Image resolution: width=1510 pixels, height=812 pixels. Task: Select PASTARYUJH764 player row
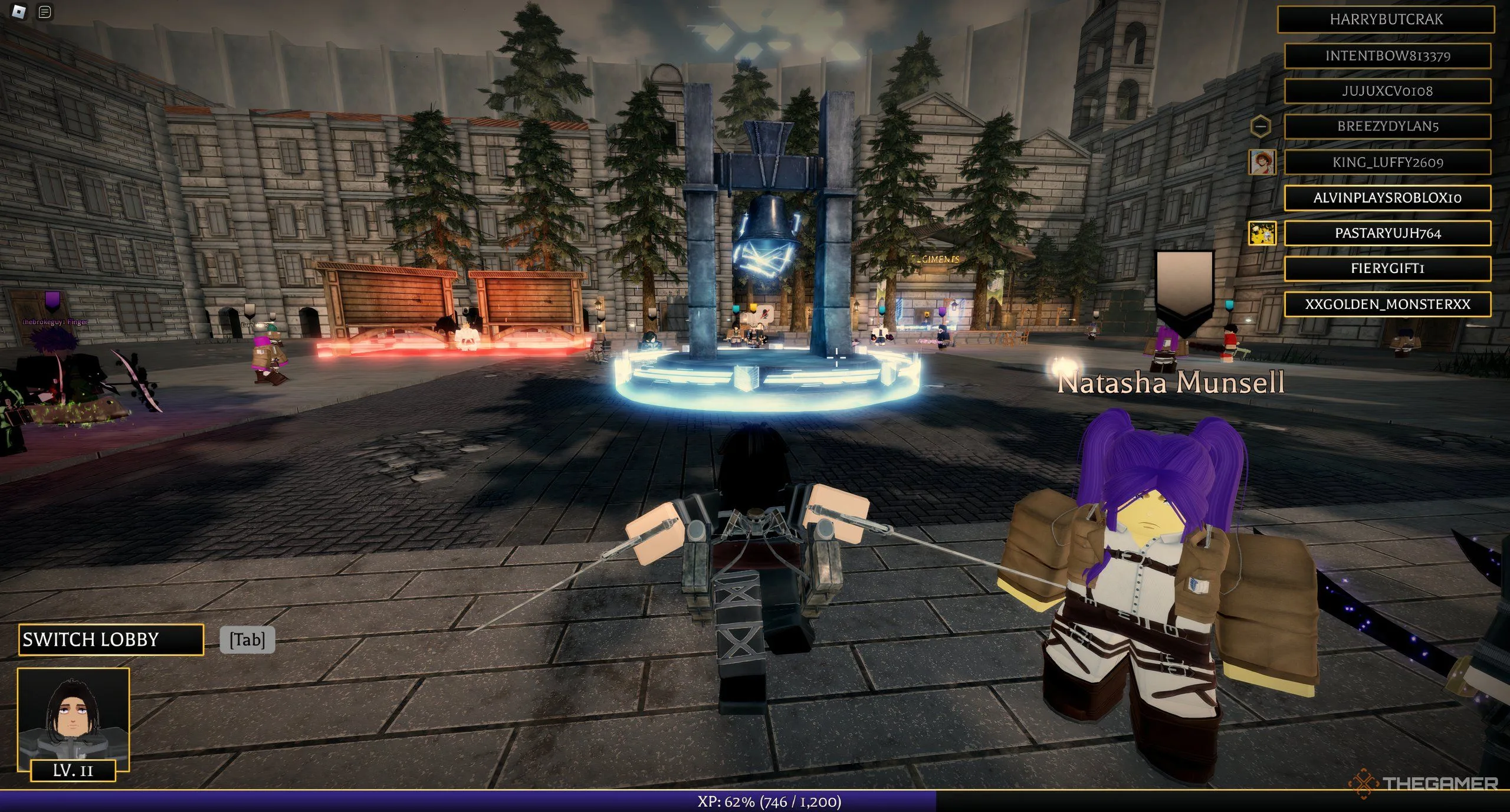tap(1387, 233)
